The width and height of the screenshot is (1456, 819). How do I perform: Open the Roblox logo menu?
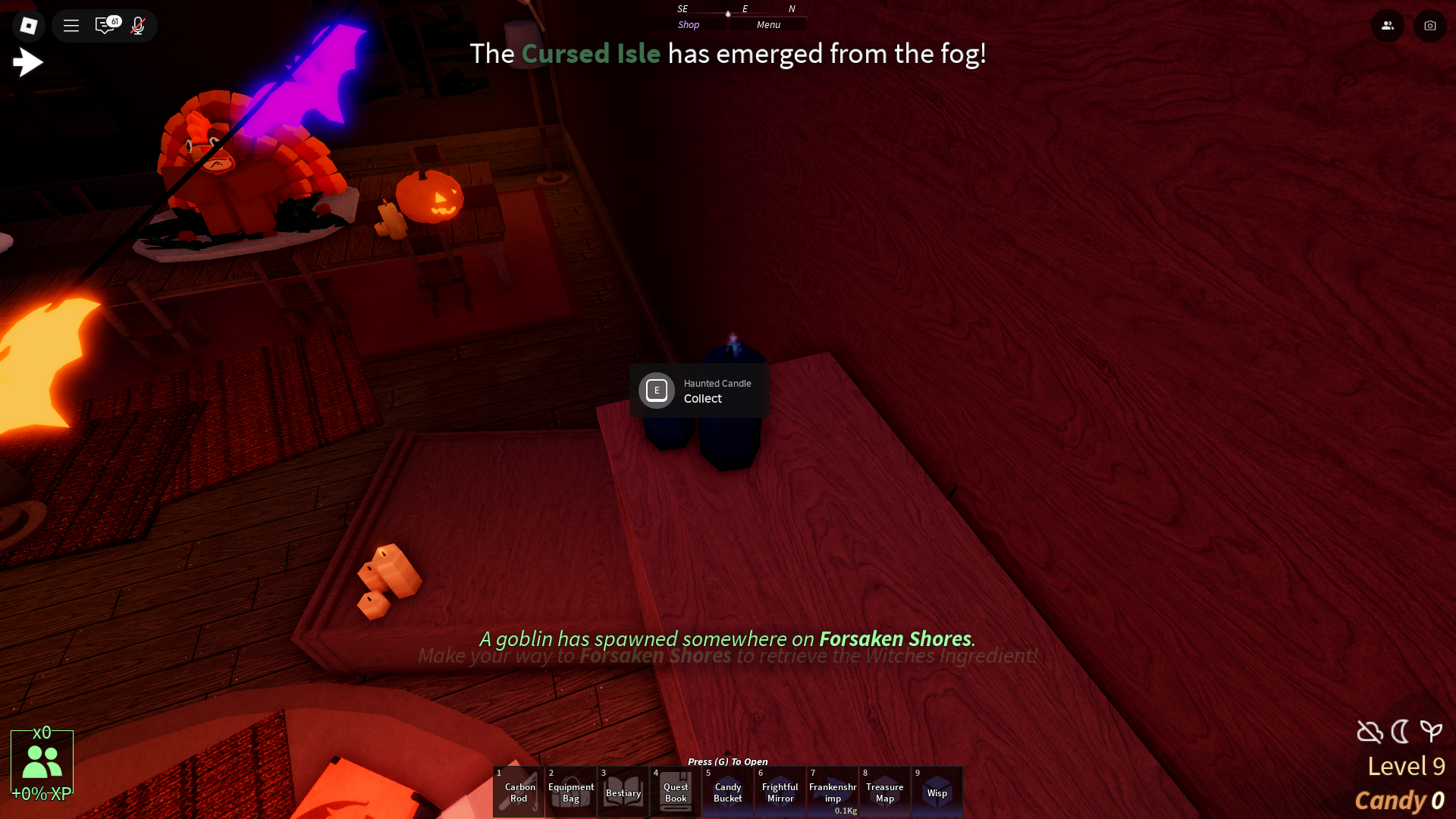(x=29, y=26)
